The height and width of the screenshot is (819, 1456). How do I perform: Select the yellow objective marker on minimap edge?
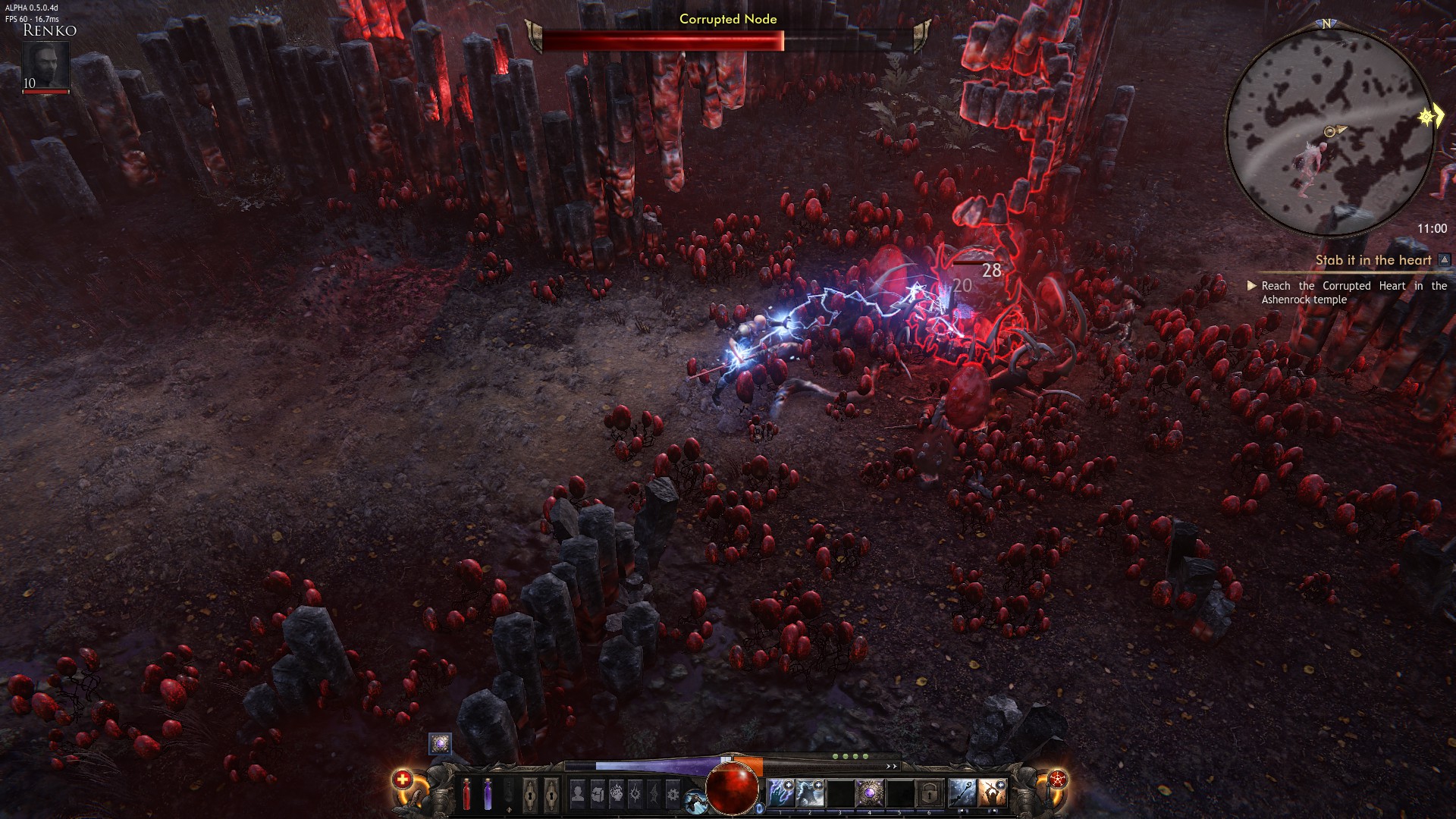pos(1429,118)
